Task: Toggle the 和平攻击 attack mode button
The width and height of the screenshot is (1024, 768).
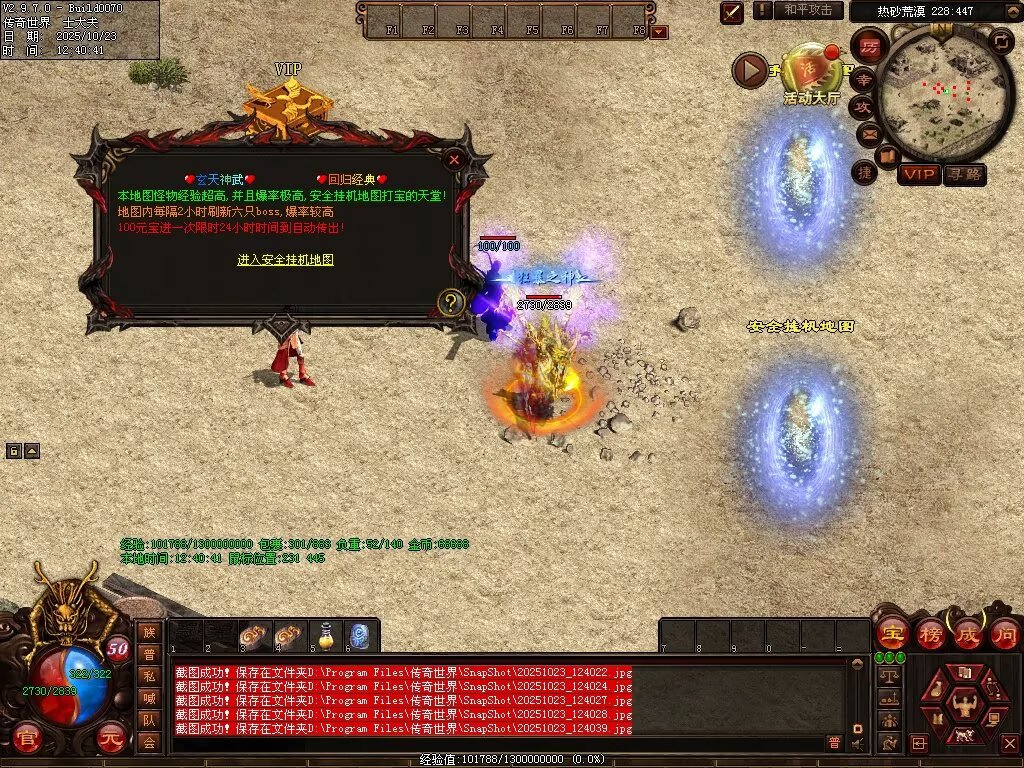Action: [x=807, y=10]
